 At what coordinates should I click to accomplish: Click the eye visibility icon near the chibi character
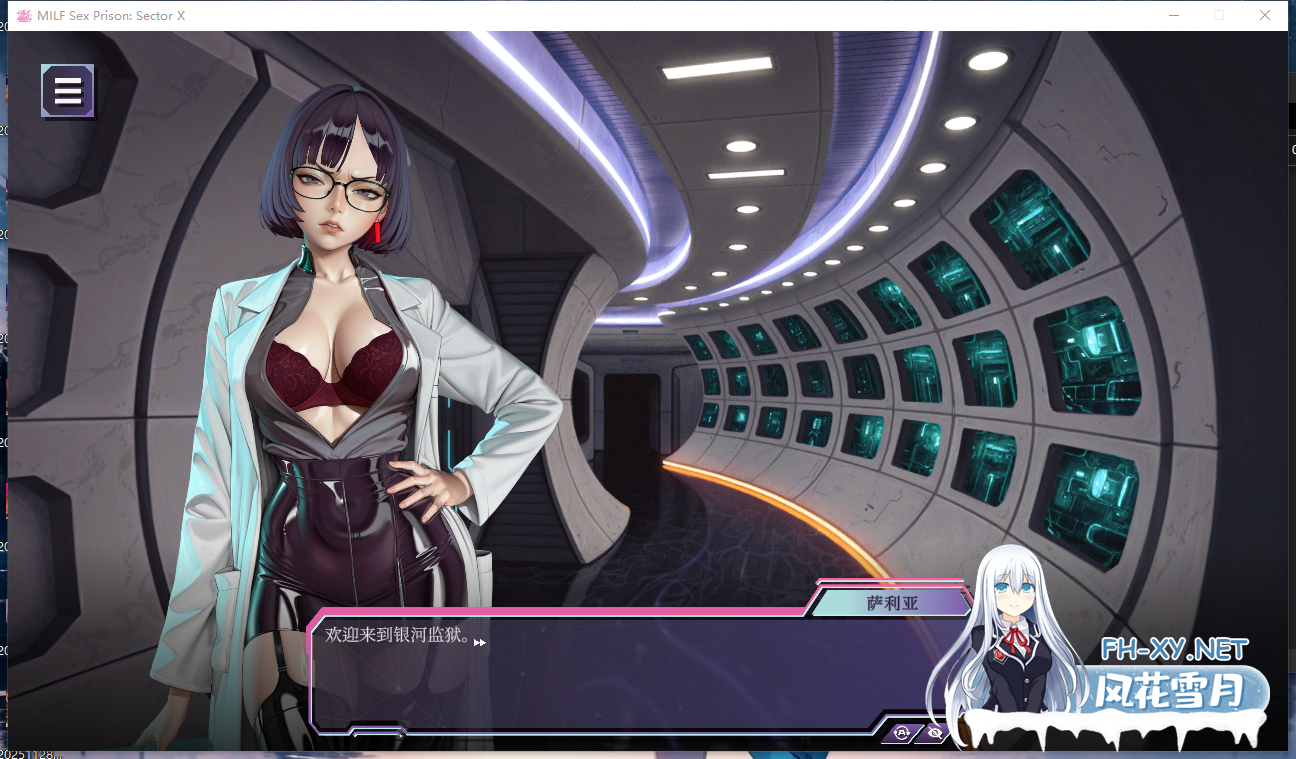click(x=936, y=733)
